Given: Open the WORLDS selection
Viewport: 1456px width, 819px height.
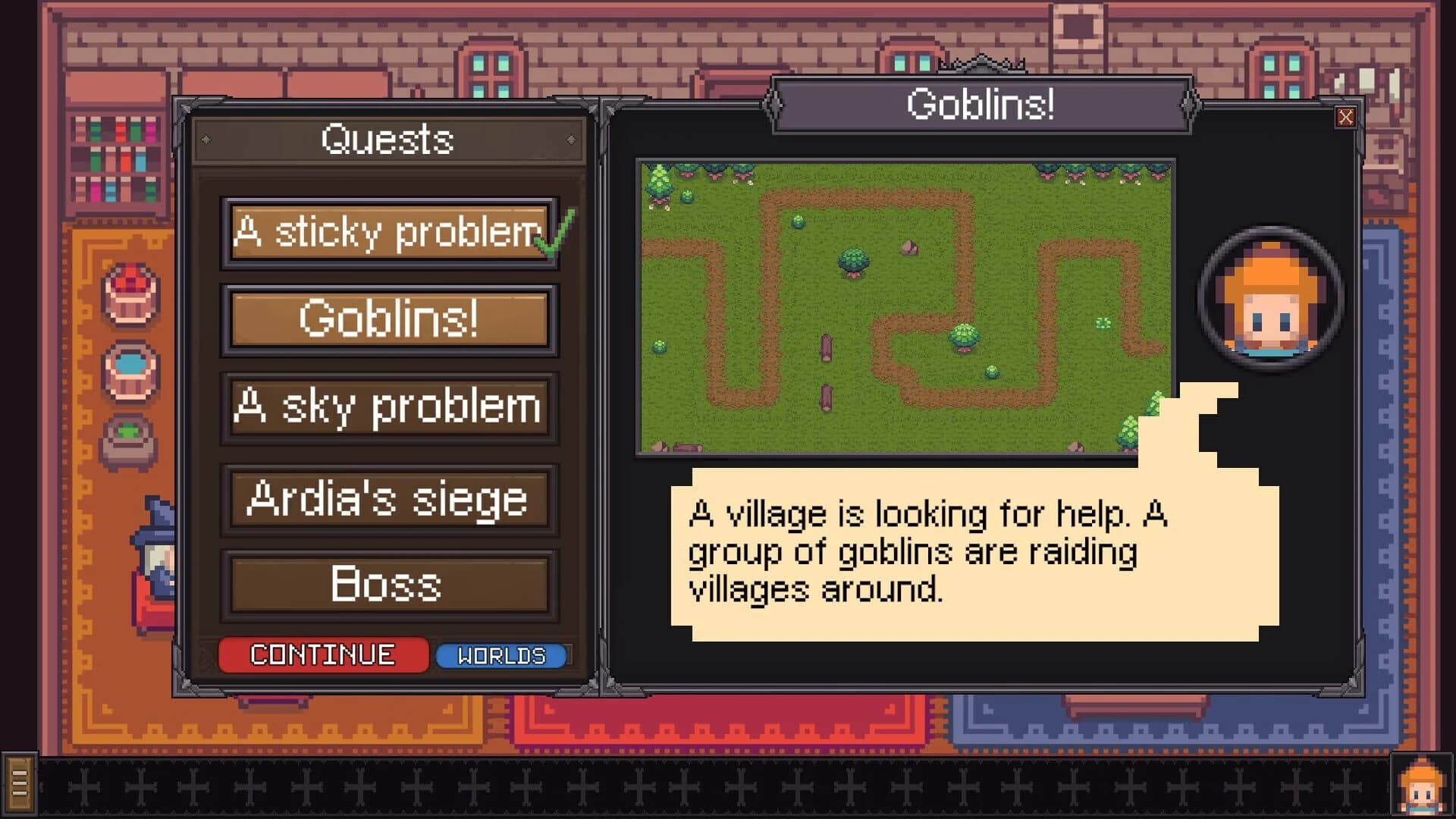Looking at the screenshot, I should click(x=501, y=654).
